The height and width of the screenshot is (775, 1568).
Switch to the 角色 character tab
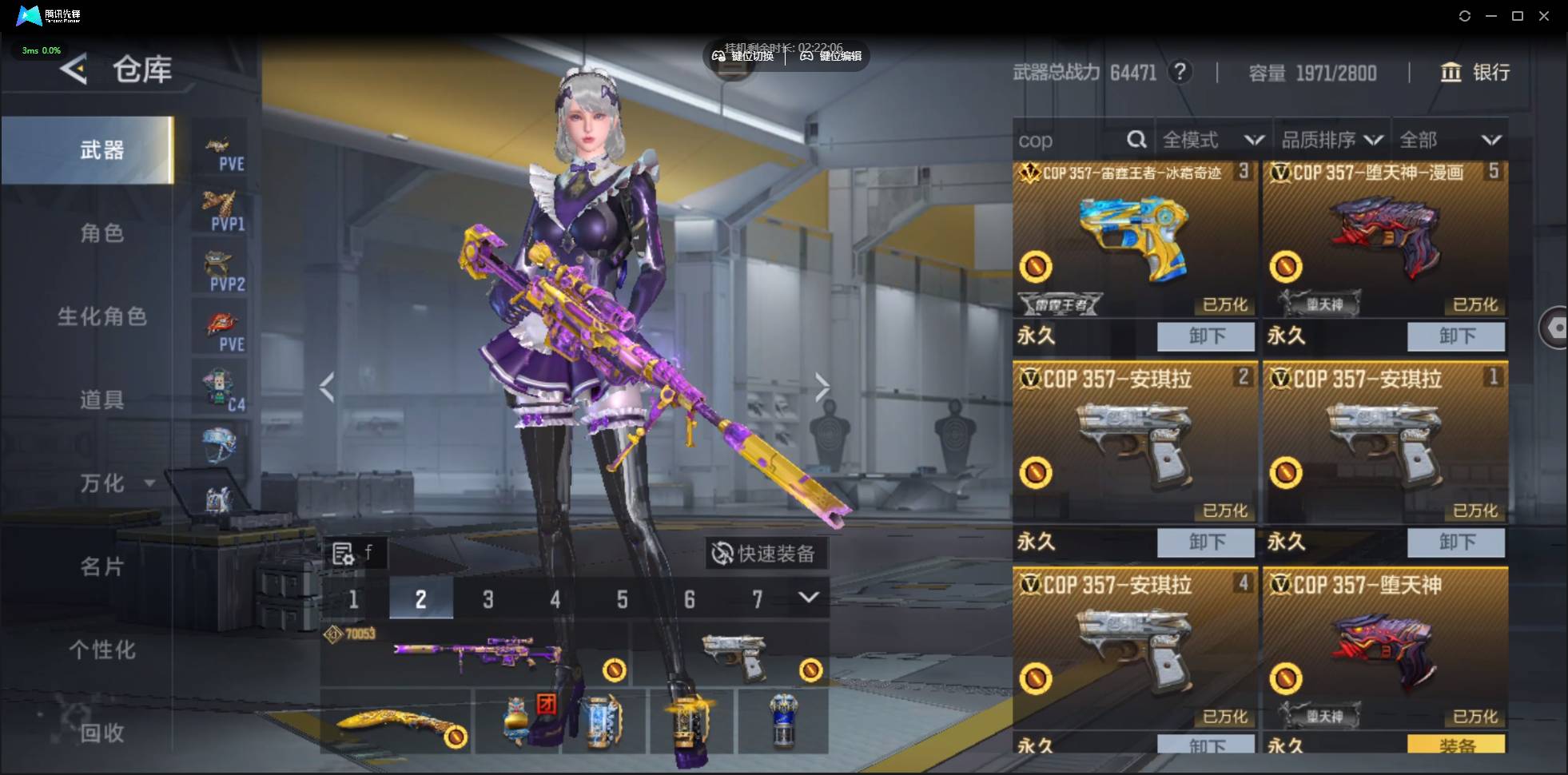tap(101, 233)
